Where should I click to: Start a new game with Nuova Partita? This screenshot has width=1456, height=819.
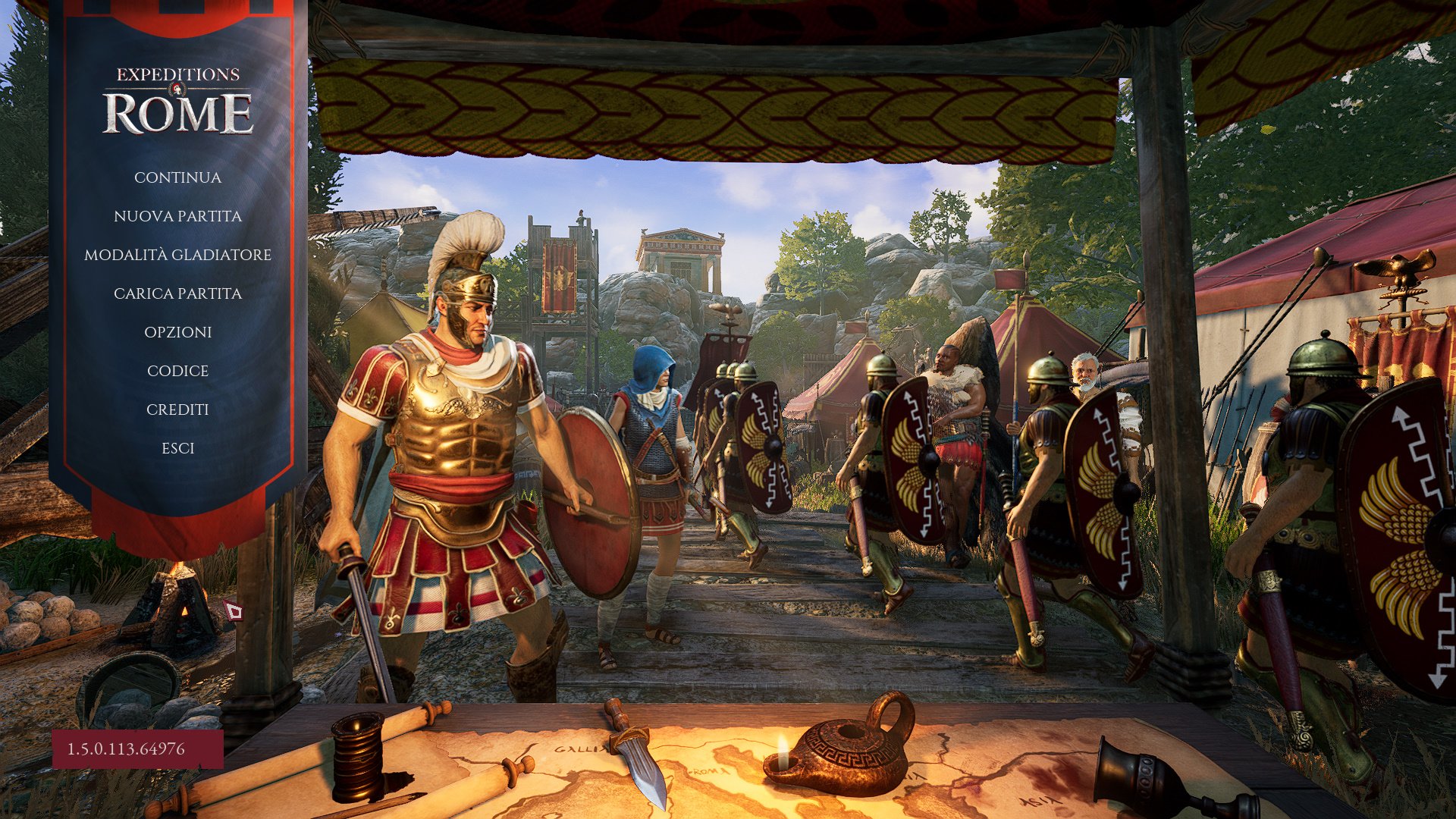point(177,216)
